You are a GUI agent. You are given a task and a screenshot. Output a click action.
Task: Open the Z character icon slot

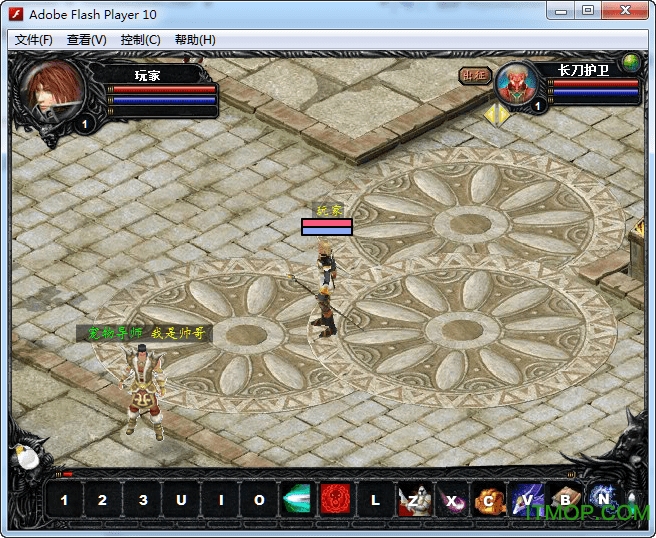(413, 500)
